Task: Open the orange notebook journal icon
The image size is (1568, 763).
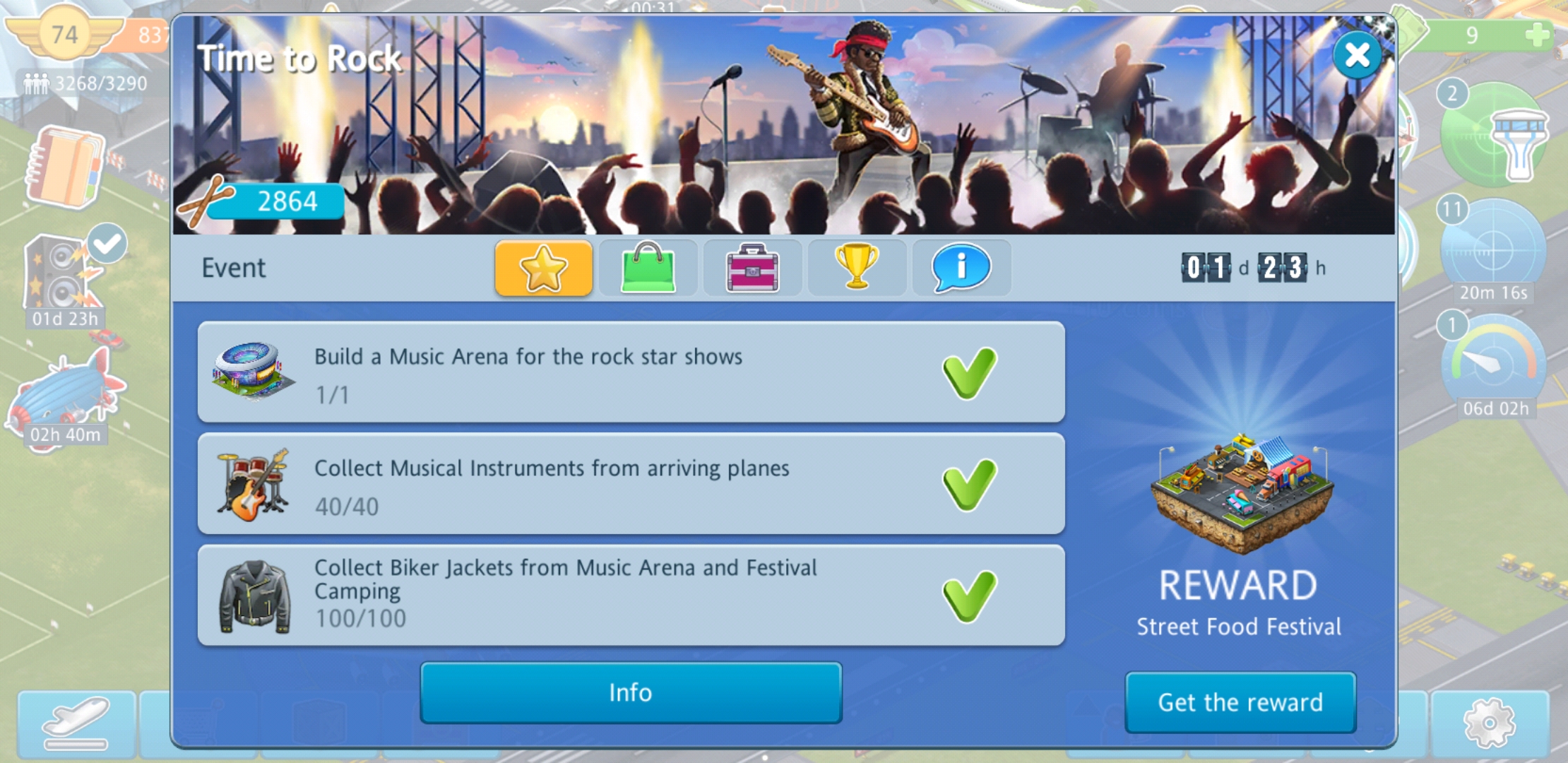Action: 65,168
